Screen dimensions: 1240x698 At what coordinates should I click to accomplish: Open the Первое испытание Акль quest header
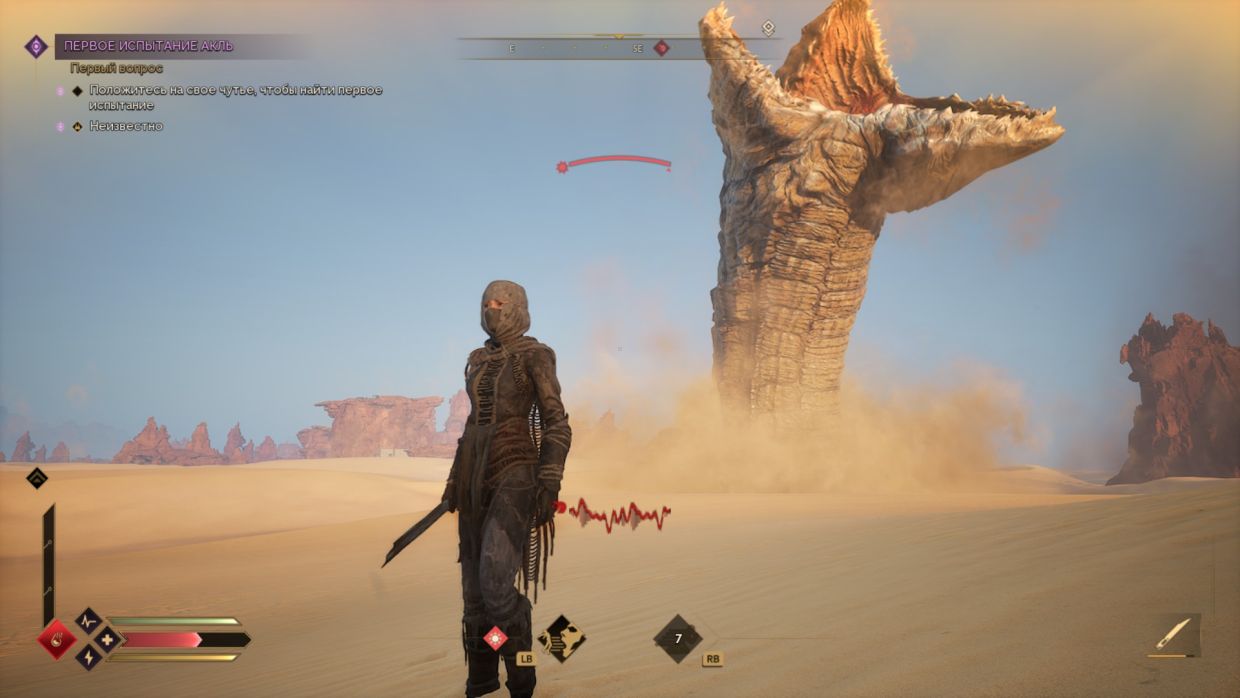(x=150, y=46)
